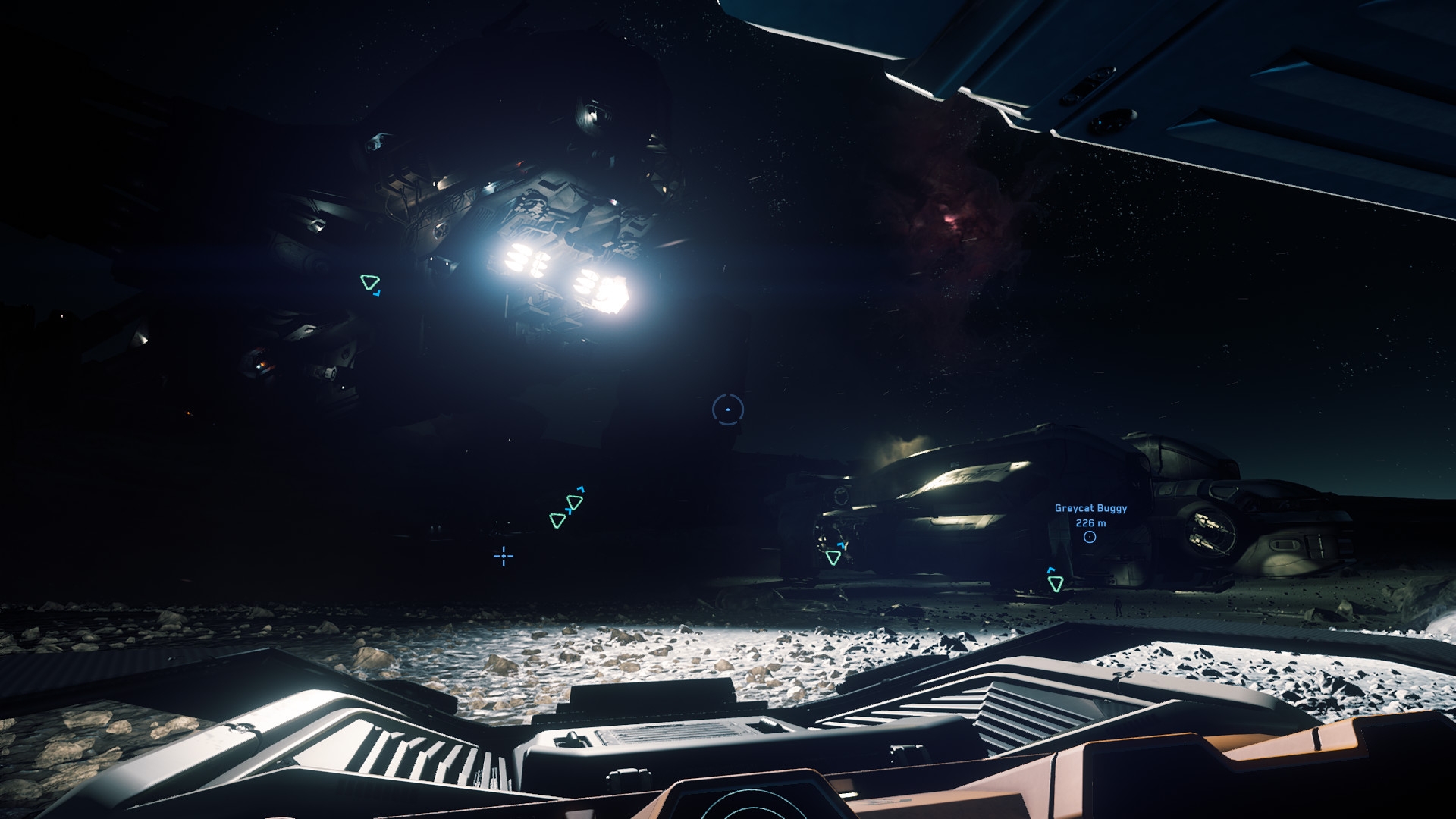This screenshot has height=819, width=1456.
Task: Select the Greycat Buggy waypoint marker
Action: click(1090, 537)
